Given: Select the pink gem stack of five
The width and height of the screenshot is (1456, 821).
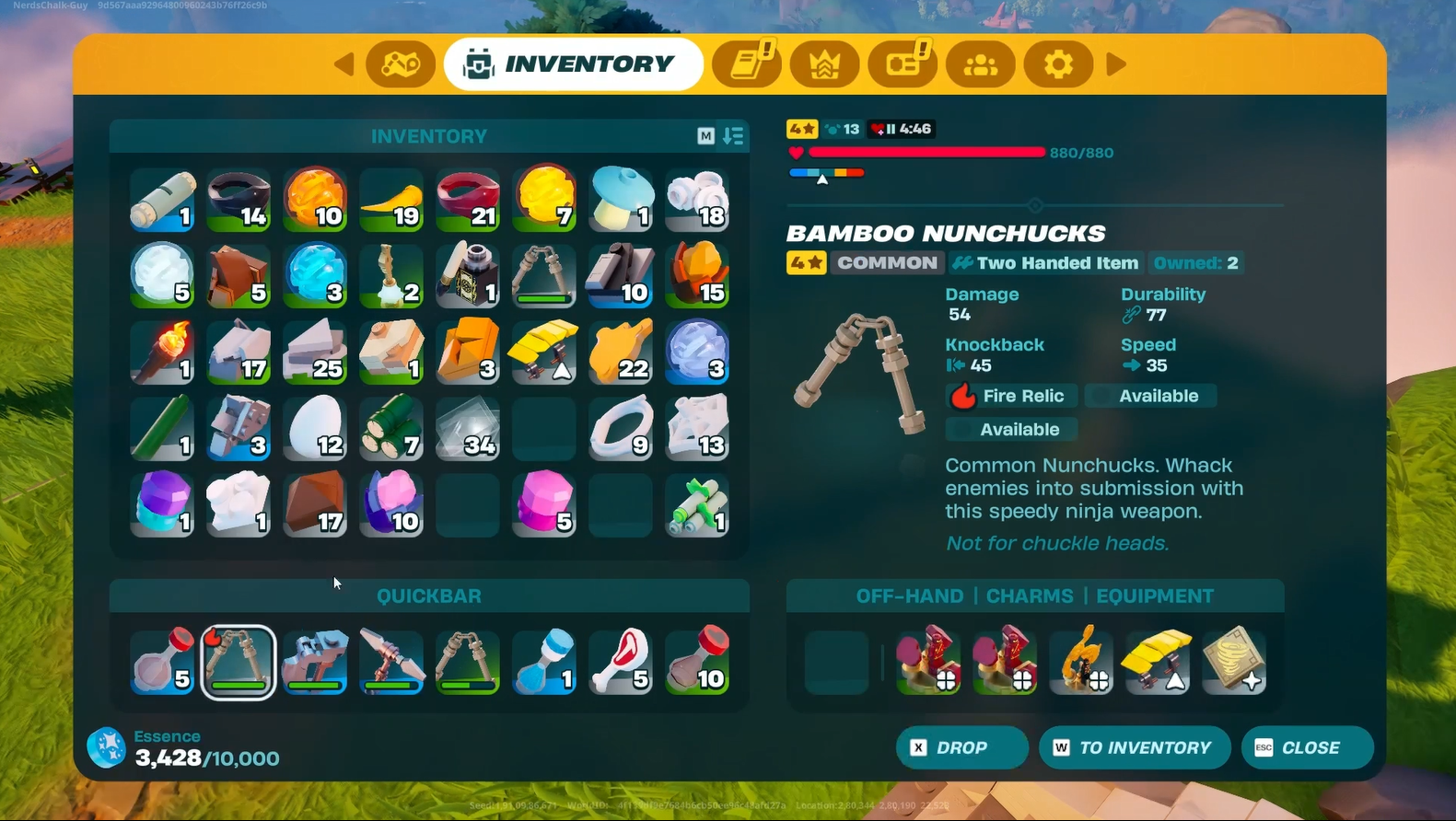Looking at the screenshot, I should click(x=544, y=505).
